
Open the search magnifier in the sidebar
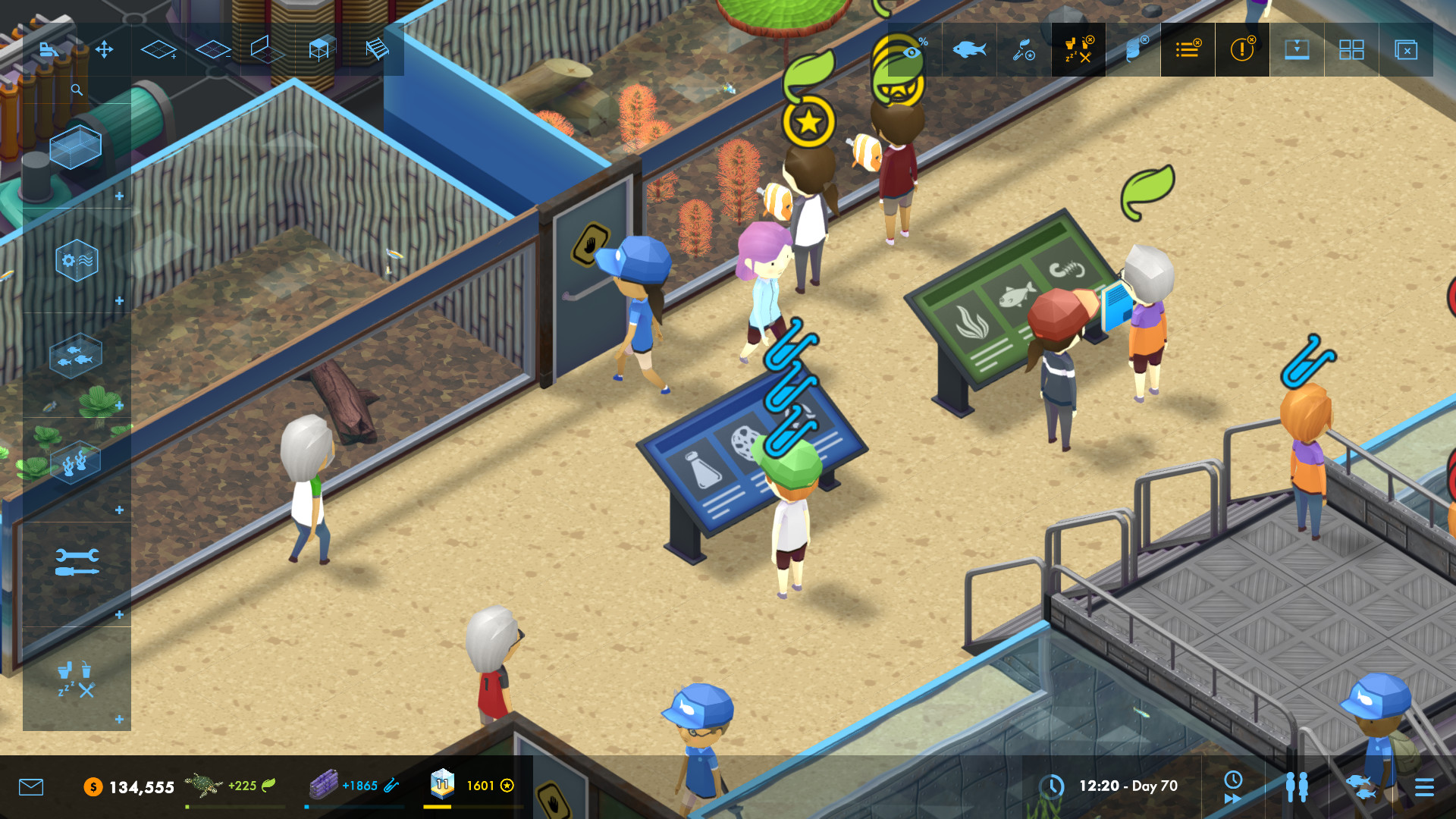click(x=76, y=89)
